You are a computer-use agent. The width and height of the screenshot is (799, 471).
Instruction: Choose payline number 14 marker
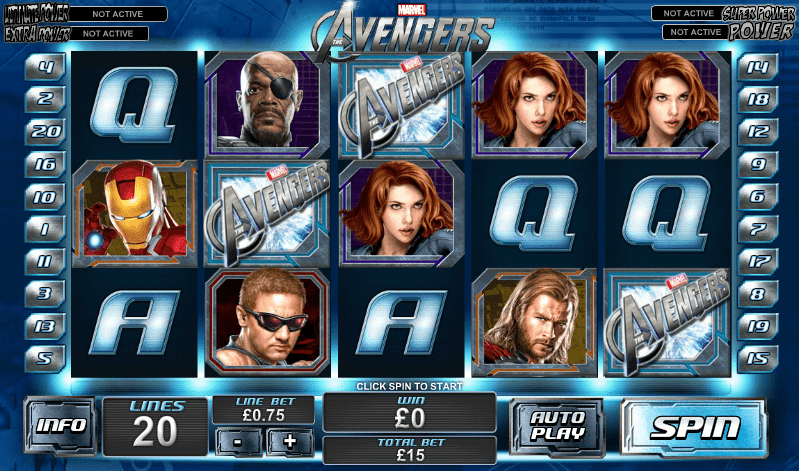click(757, 70)
